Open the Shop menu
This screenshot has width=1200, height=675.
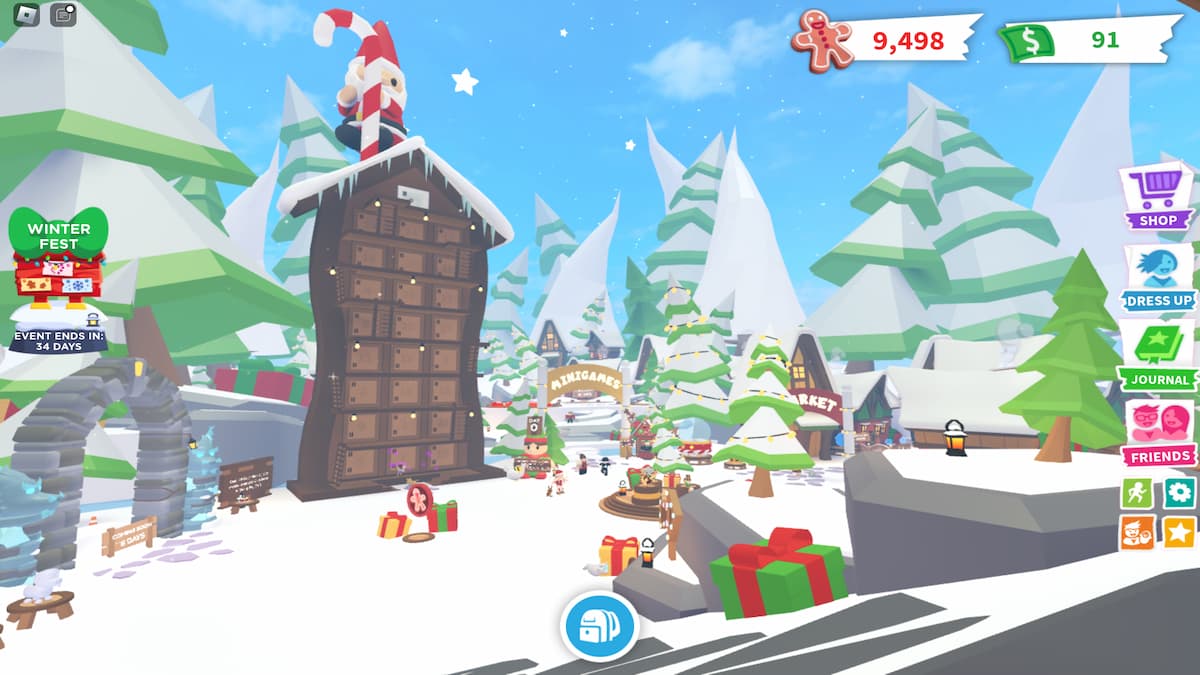(1158, 195)
